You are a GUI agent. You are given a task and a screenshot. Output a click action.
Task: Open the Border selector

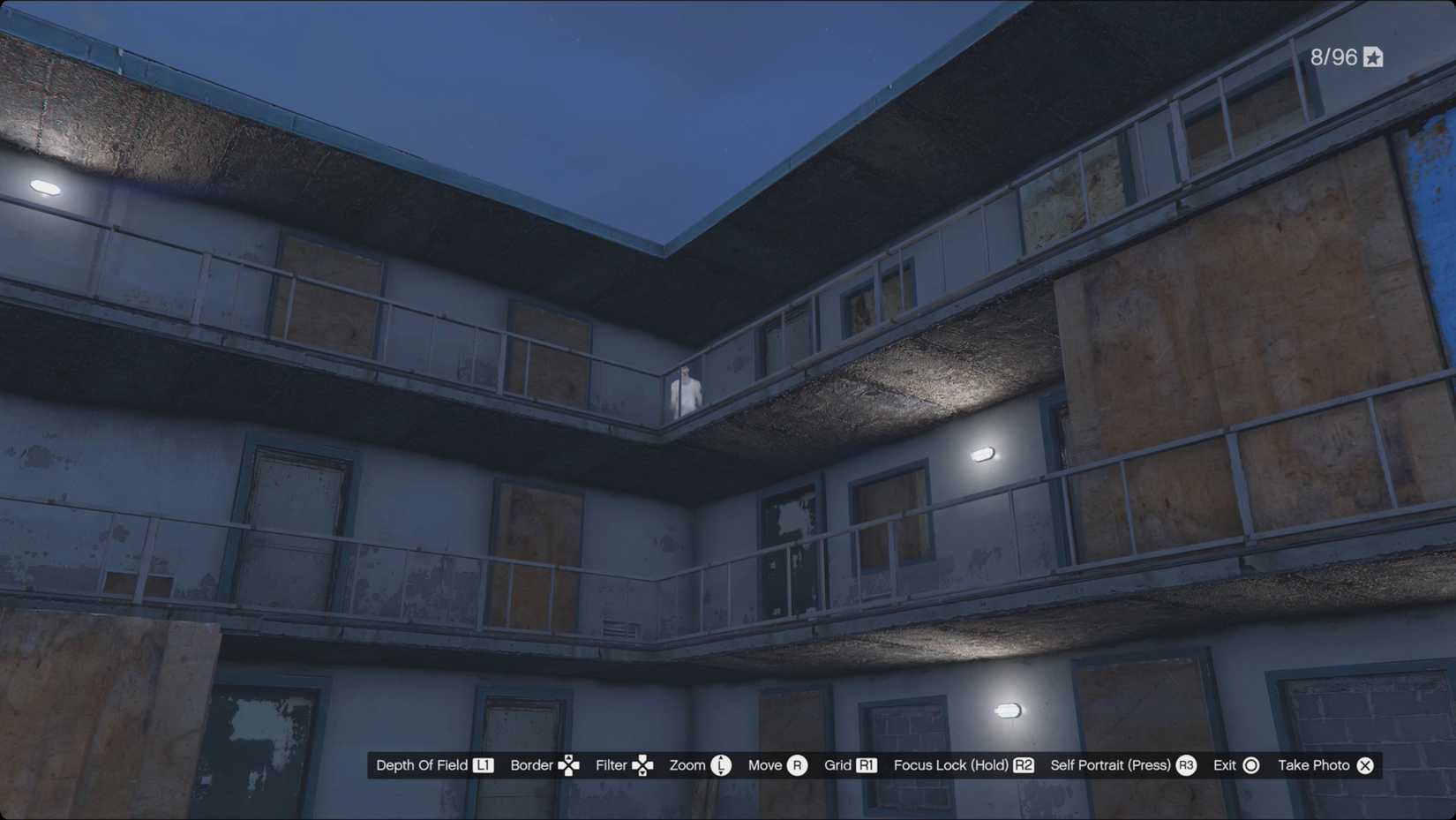point(531,765)
